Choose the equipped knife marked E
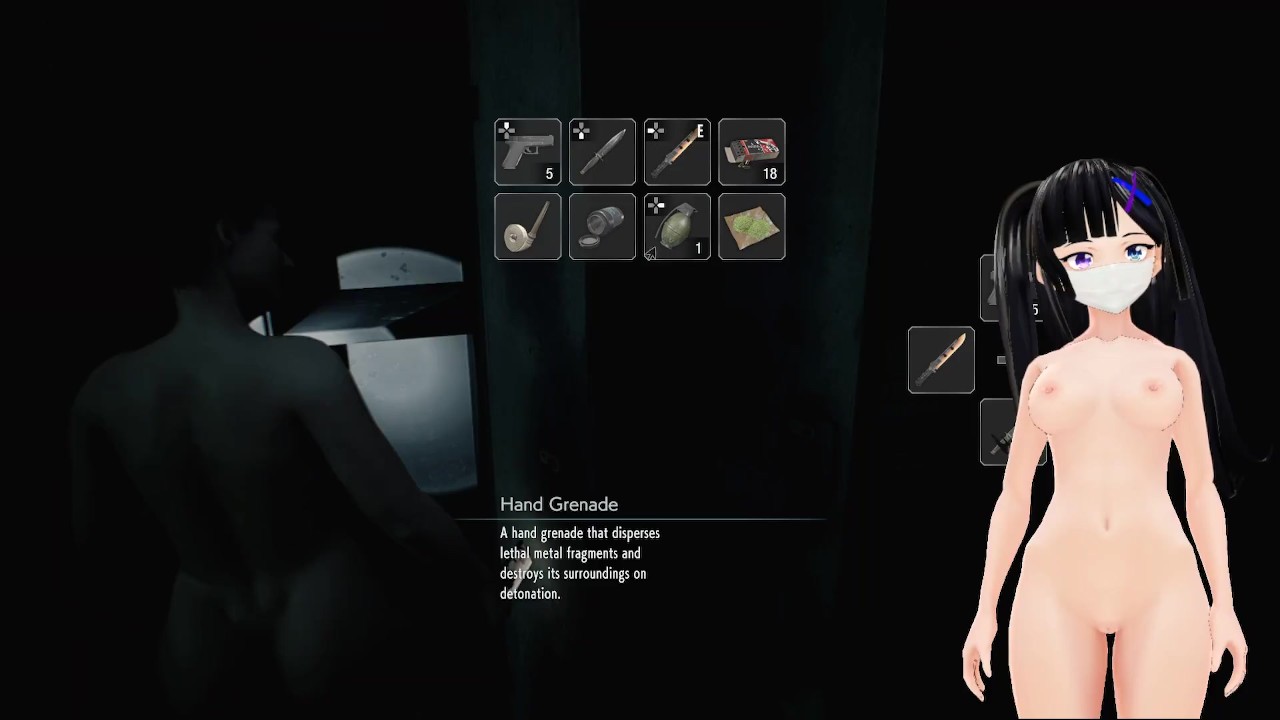 click(677, 152)
